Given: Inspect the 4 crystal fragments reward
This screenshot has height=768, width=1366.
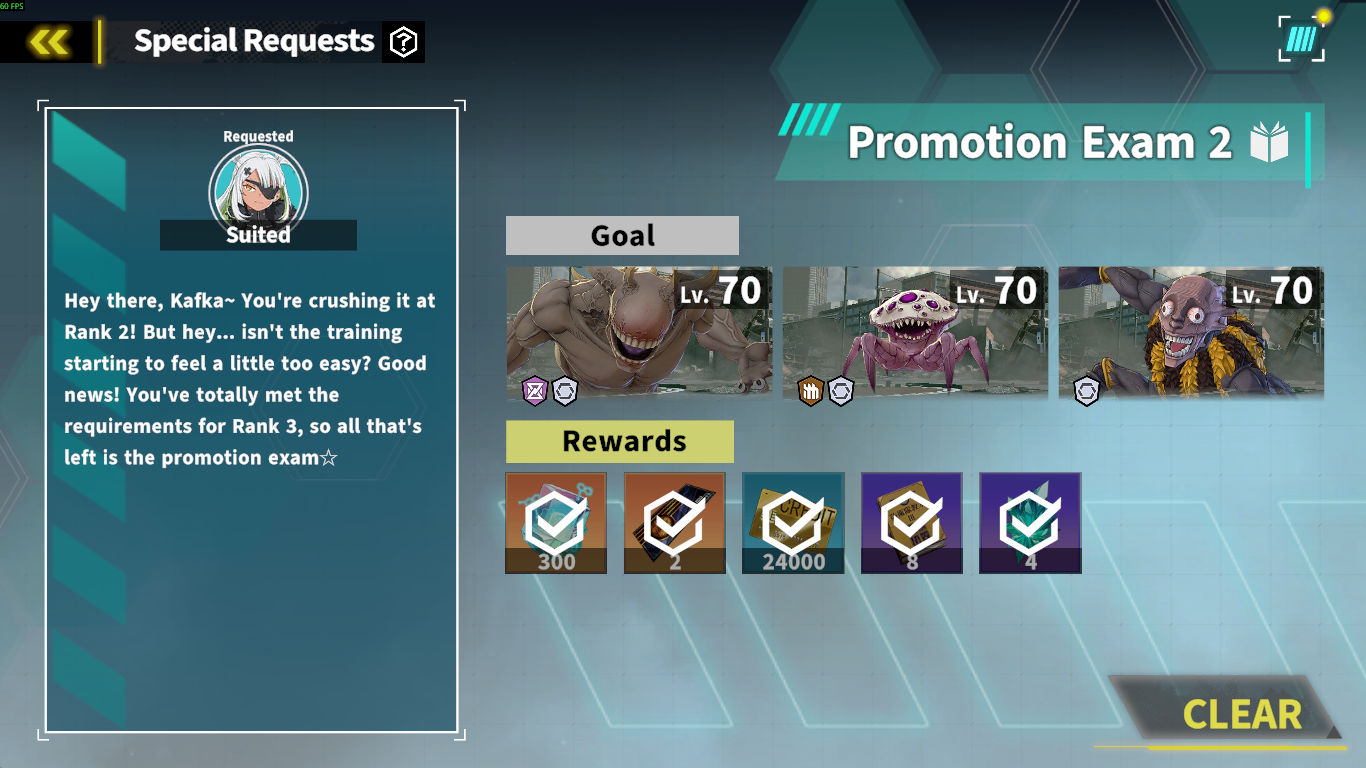Looking at the screenshot, I should [1030, 522].
